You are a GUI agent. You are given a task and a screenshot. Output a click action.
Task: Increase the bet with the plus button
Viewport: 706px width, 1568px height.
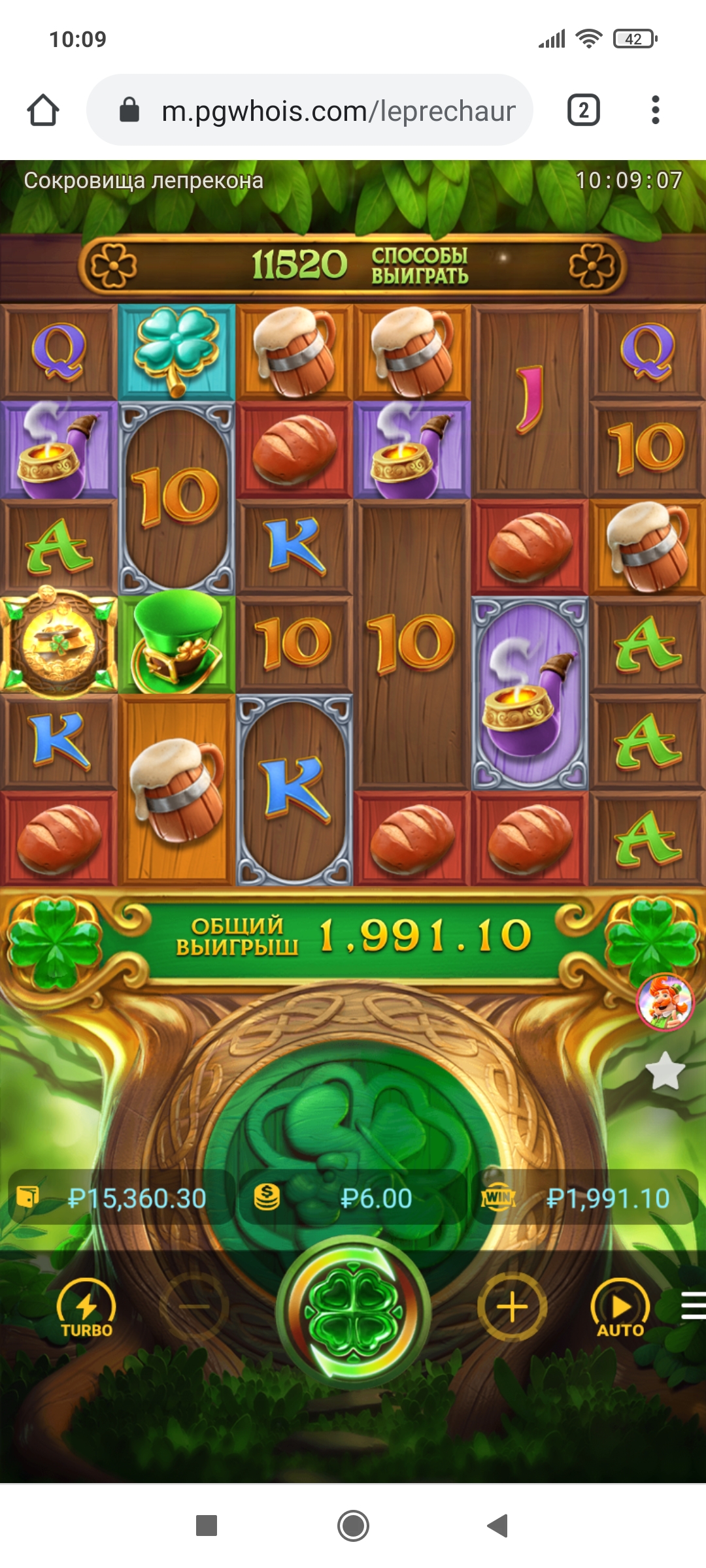point(512,1307)
